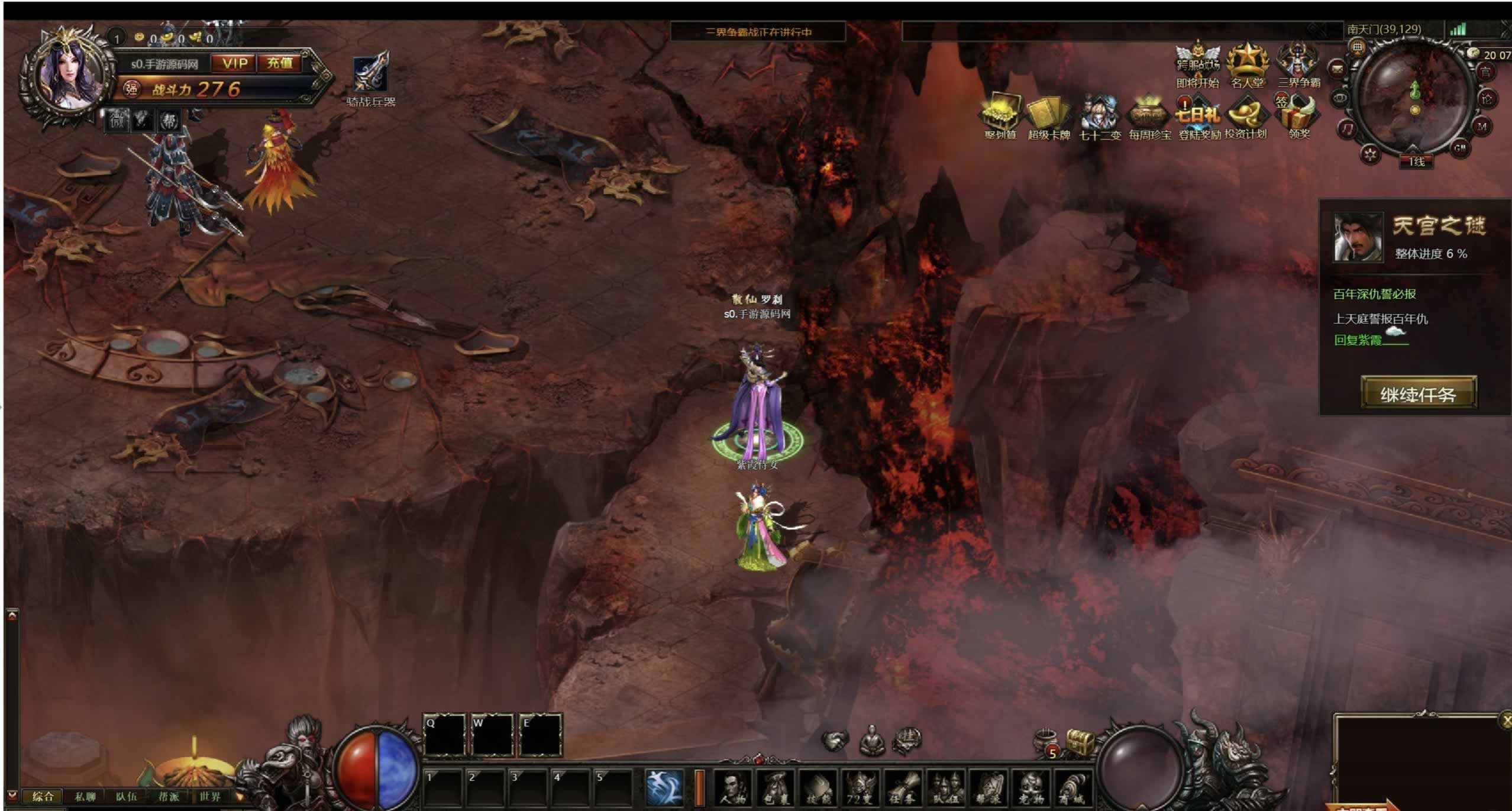Screen dimensions: 1512x811
Task: Open the 名人堂 hall of fame
Action: tap(1247, 65)
